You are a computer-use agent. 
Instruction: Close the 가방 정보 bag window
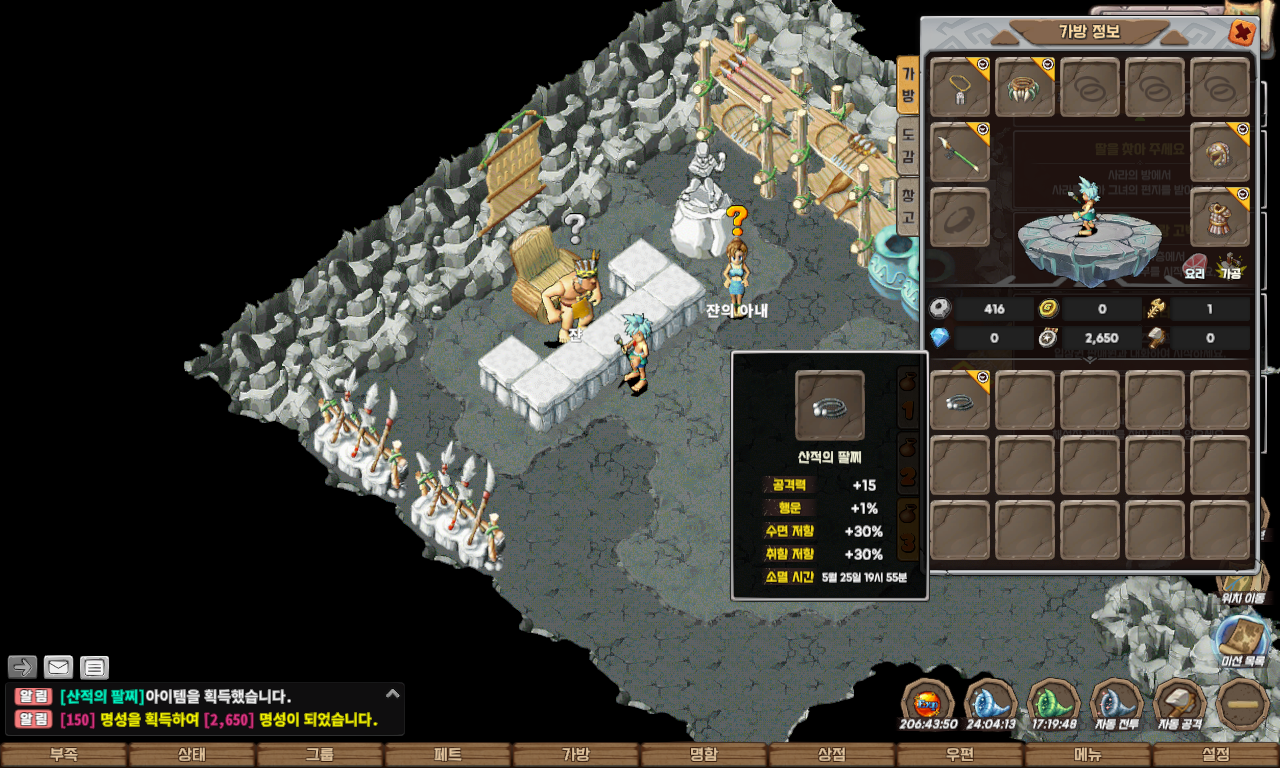tap(1241, 33)
